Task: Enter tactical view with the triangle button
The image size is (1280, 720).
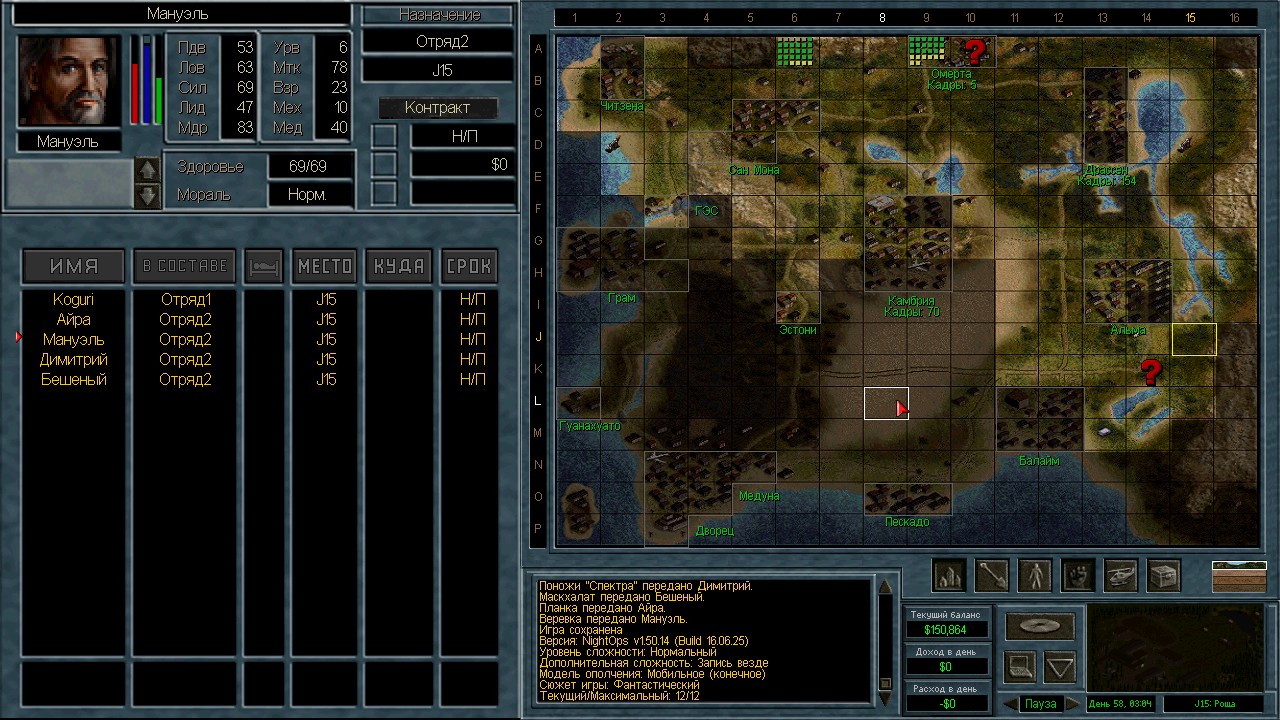Action: 1060,665
